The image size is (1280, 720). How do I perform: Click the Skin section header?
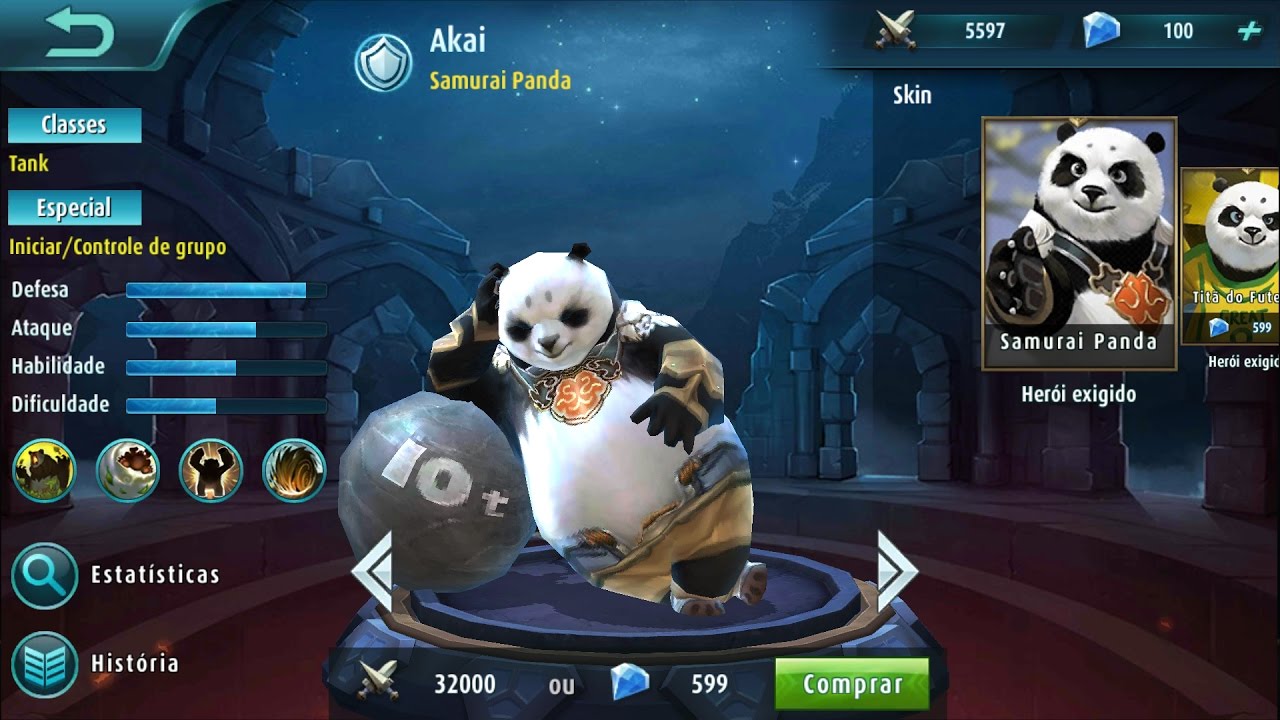(913, 96)
